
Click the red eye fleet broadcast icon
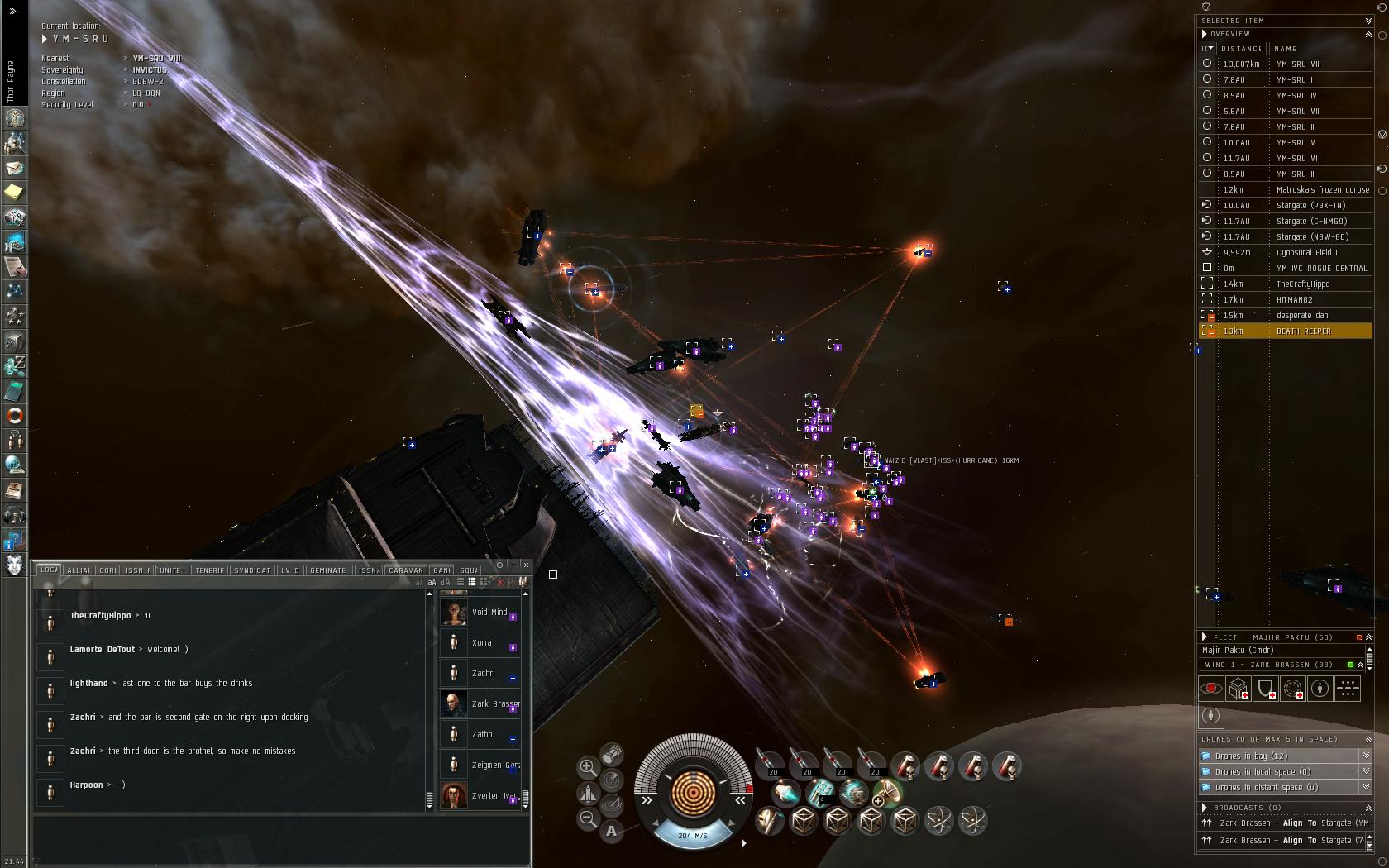click(1210, 688)
